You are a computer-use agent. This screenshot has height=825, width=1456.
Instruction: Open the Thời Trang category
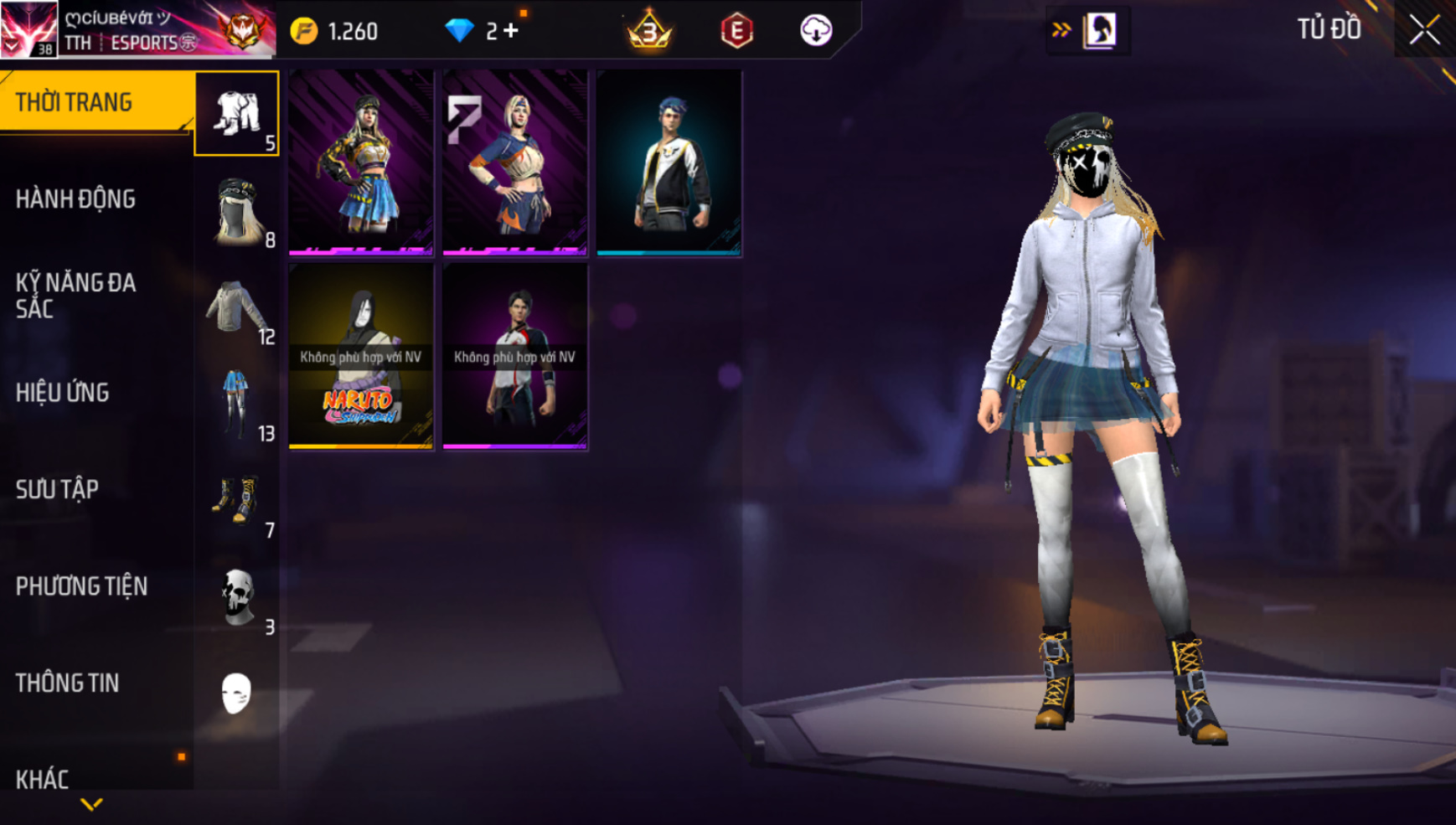click(92, 102)
